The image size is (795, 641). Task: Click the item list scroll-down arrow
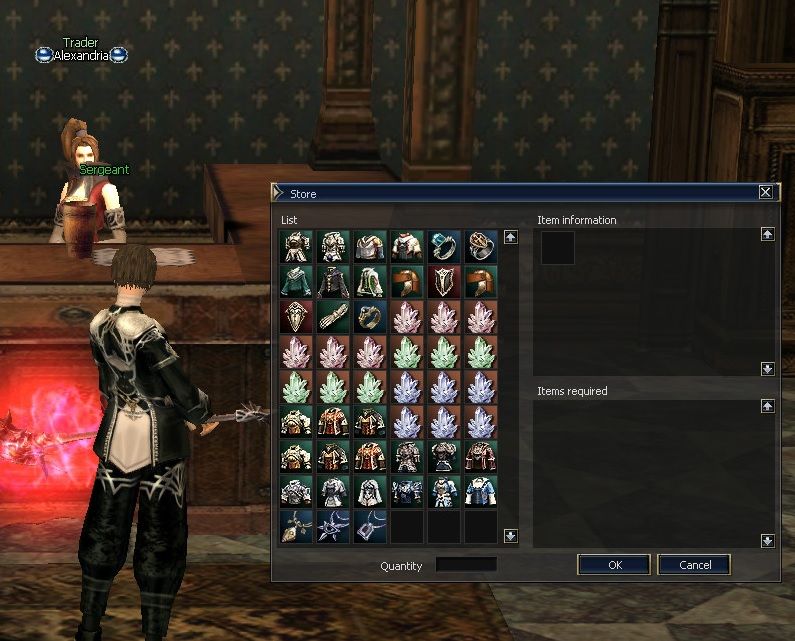pyautogui.click(x=510, y=536)
